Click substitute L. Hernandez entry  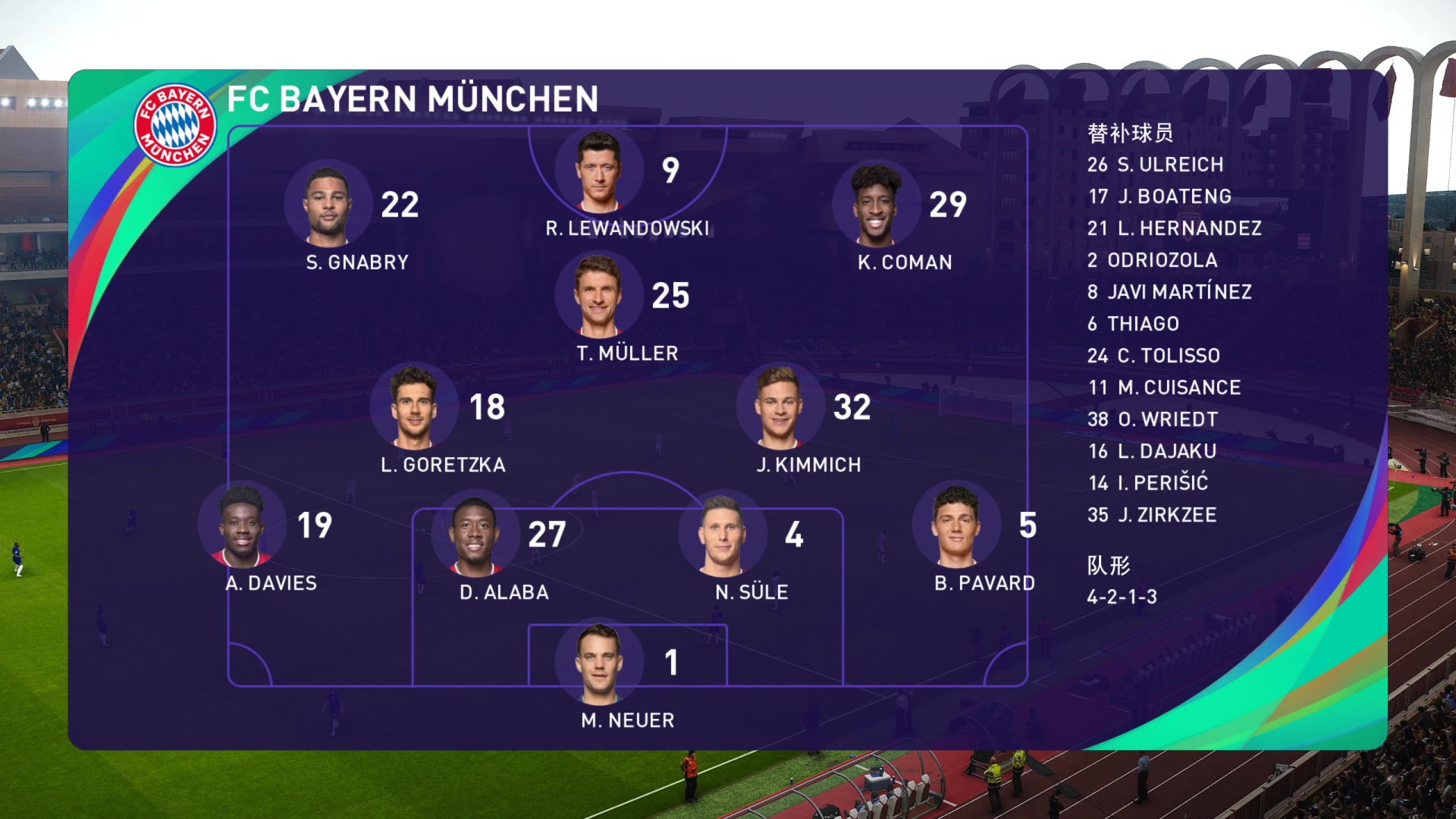click(x=1174, y=228)
